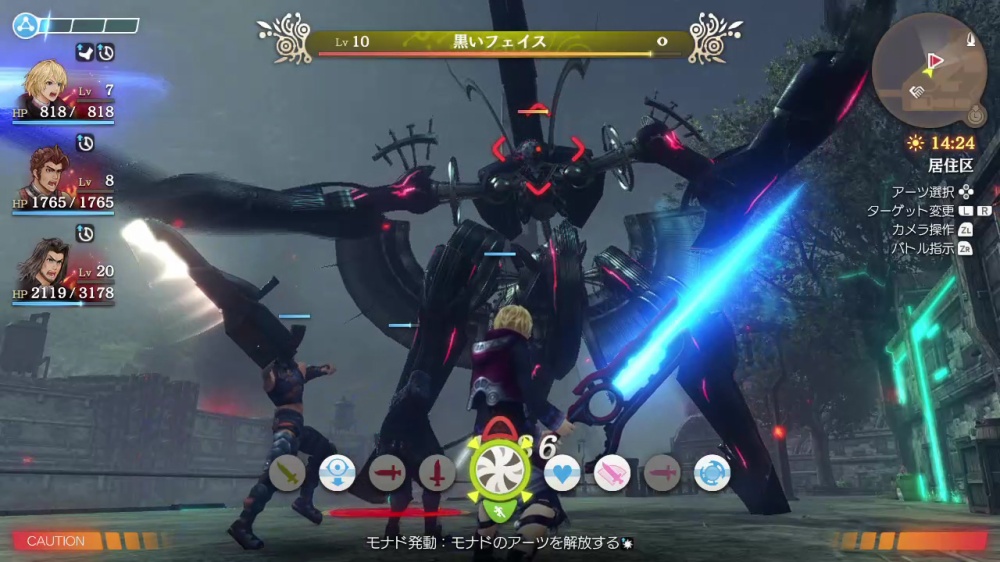Open the minimap
The image size is (1000, 562).
click(x=928, y=70)
